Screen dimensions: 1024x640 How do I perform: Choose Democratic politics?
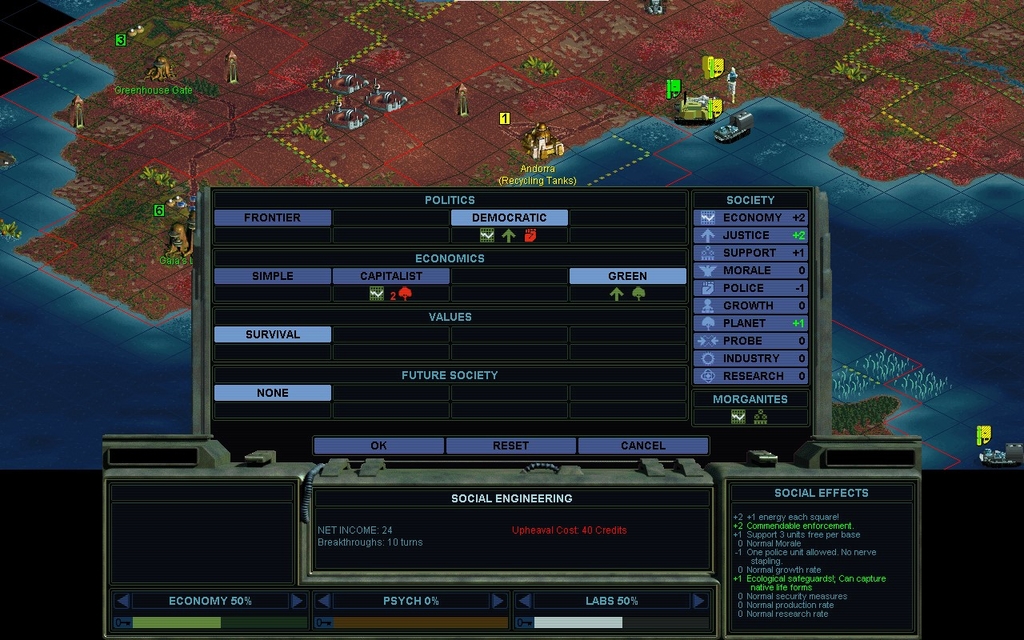(x=509, y=217)
